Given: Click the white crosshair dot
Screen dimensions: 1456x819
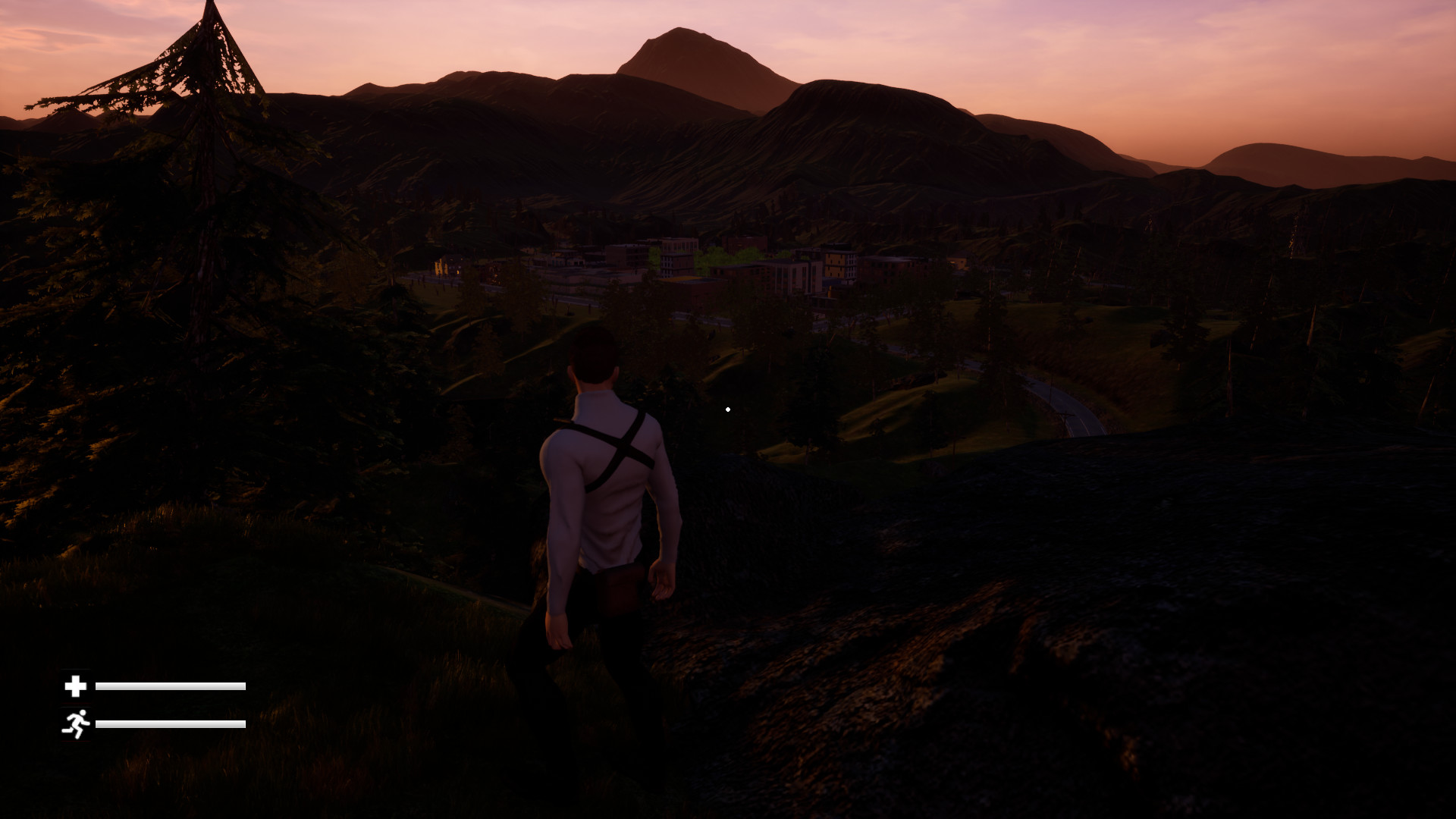Looking at the screenshot, I should 729,409.
